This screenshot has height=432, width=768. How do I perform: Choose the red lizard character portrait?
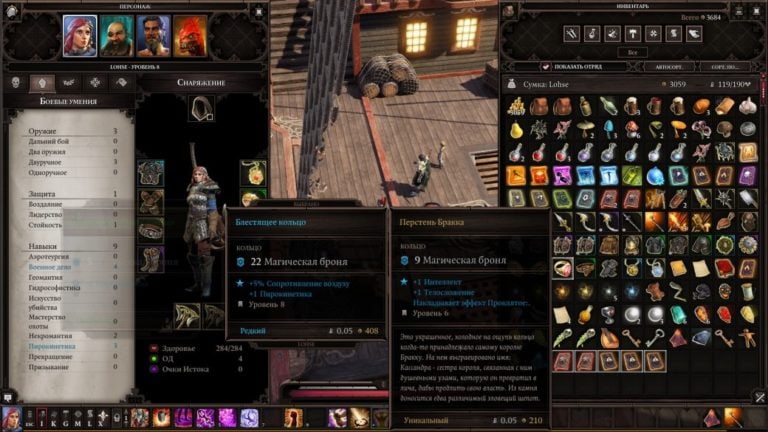pyautogui.click(x=190, y=35)
